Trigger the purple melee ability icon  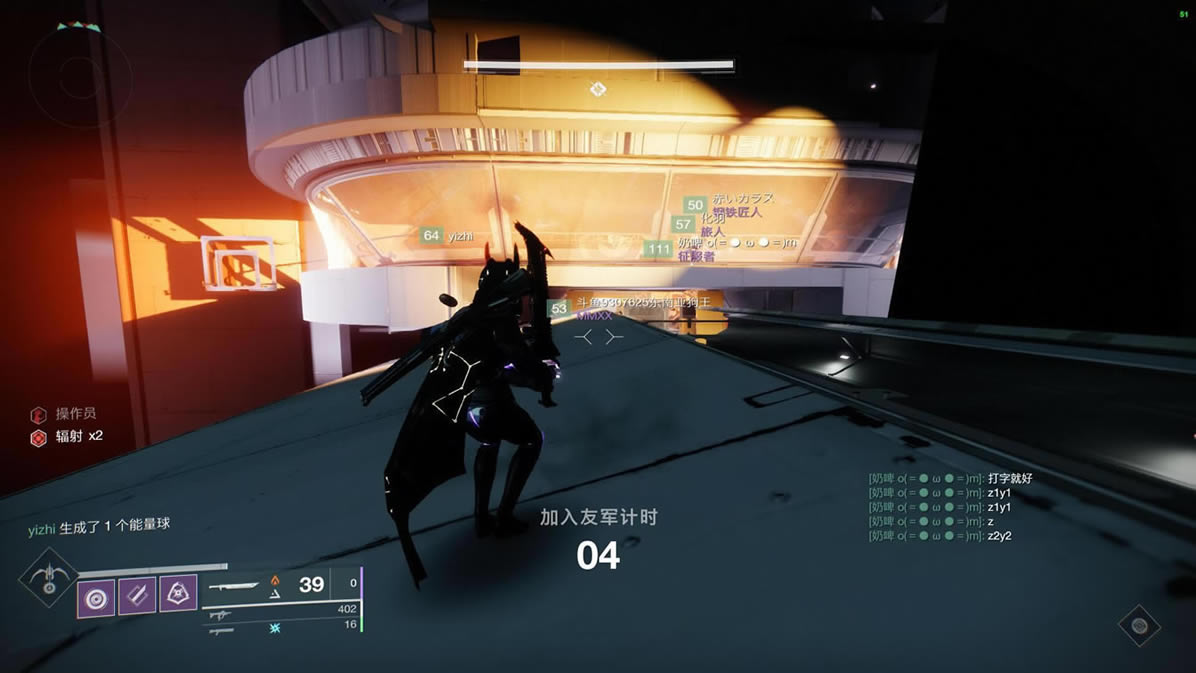point(137,598)
